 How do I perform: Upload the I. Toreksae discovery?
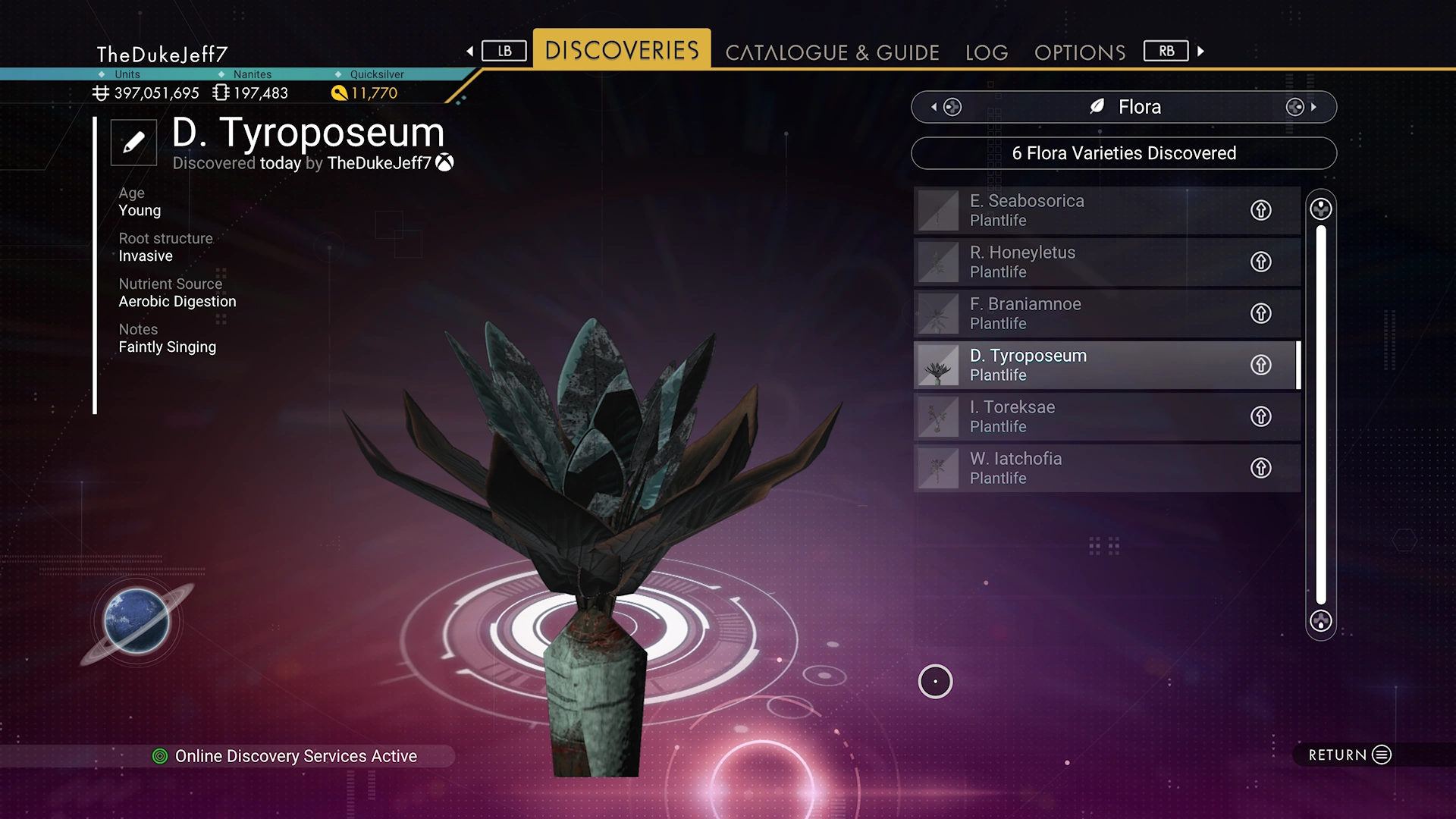coord(1260,416)
